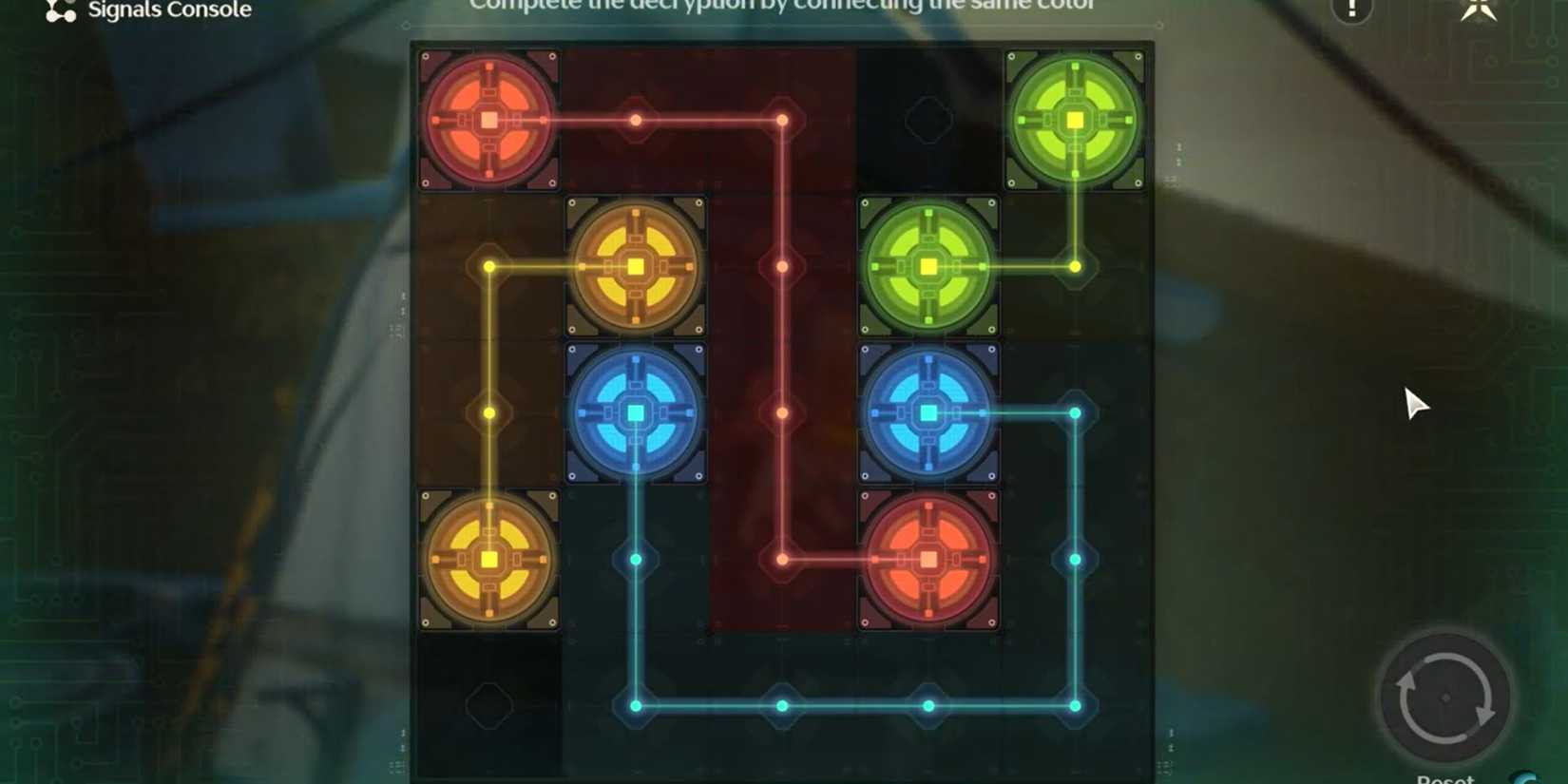Select the lime green node in the top-right
The height and width of the screenshot is (784, 1568).
(x=1075, y=120)
